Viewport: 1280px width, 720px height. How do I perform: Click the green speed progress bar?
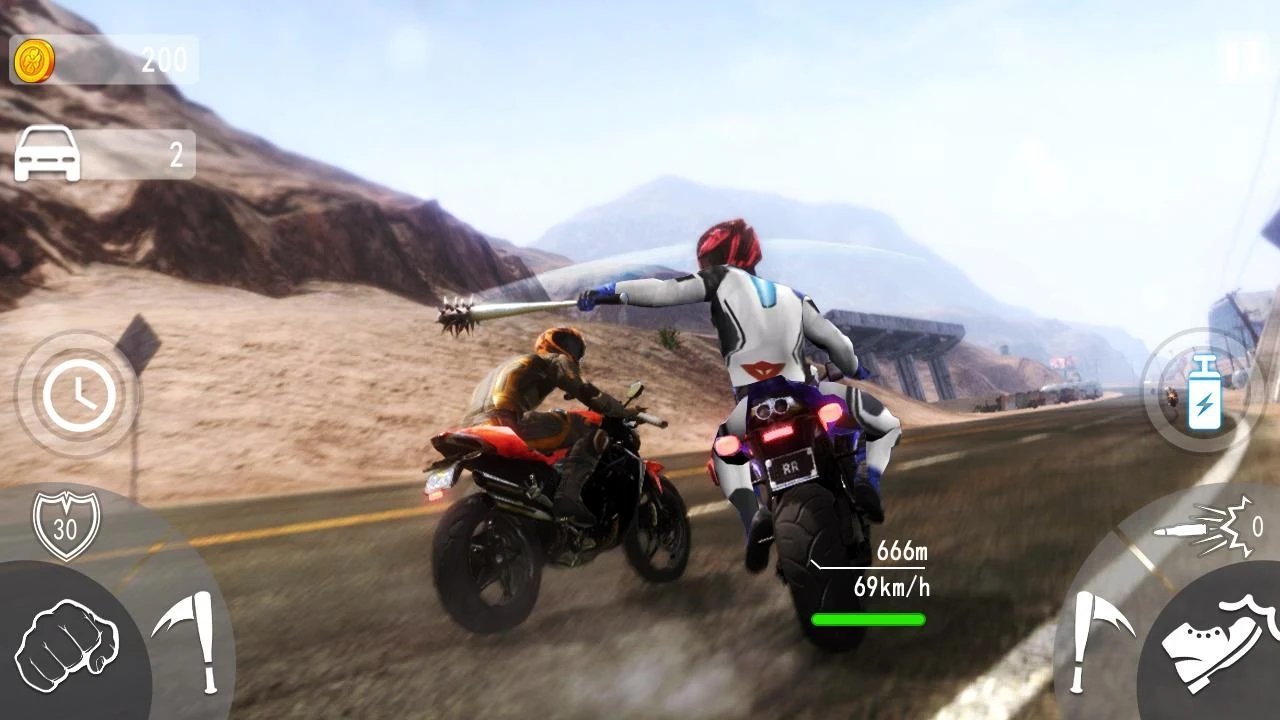tap(868, 619)
